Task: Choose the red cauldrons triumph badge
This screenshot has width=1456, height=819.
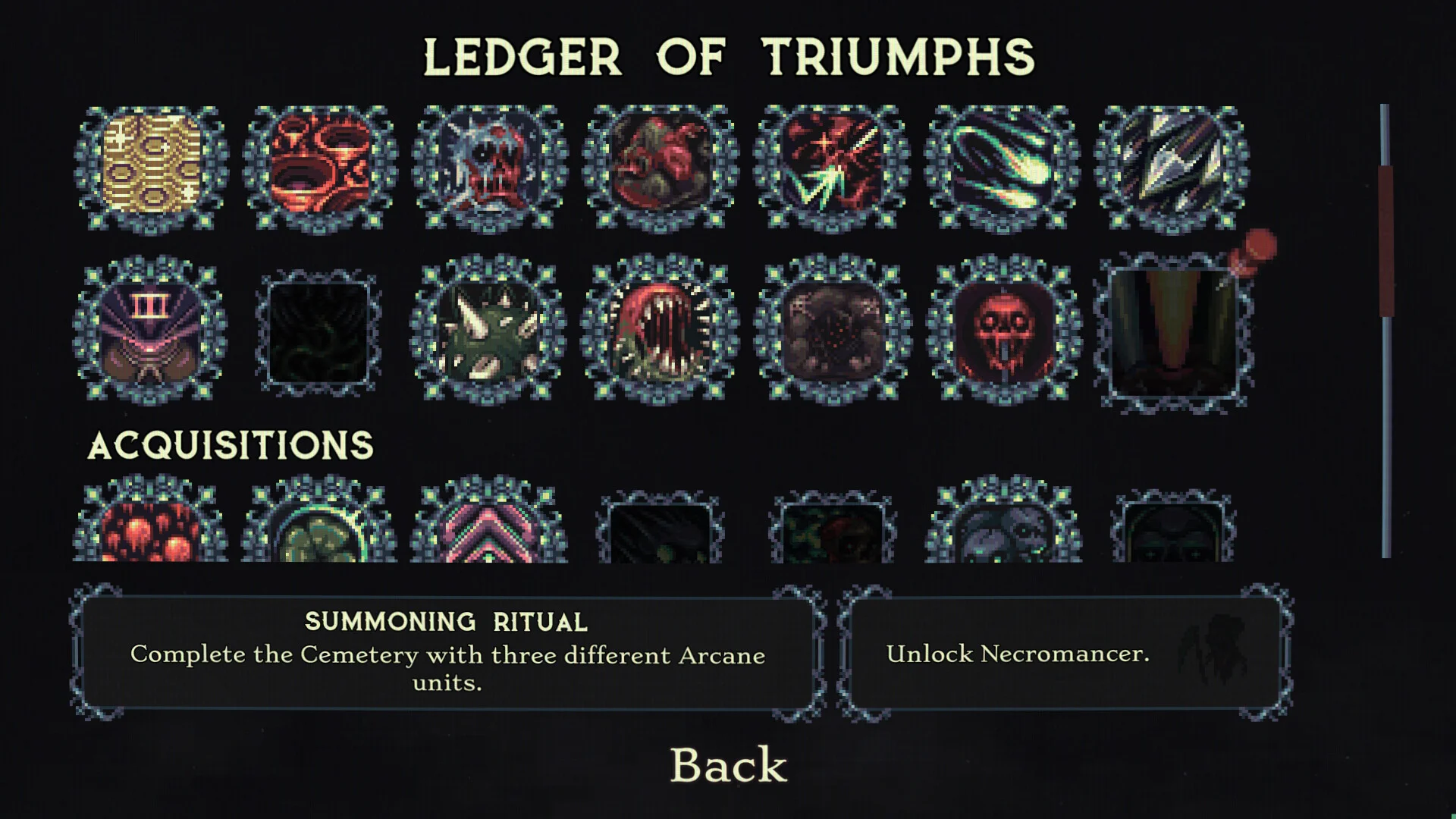Action: pos(320,168)
